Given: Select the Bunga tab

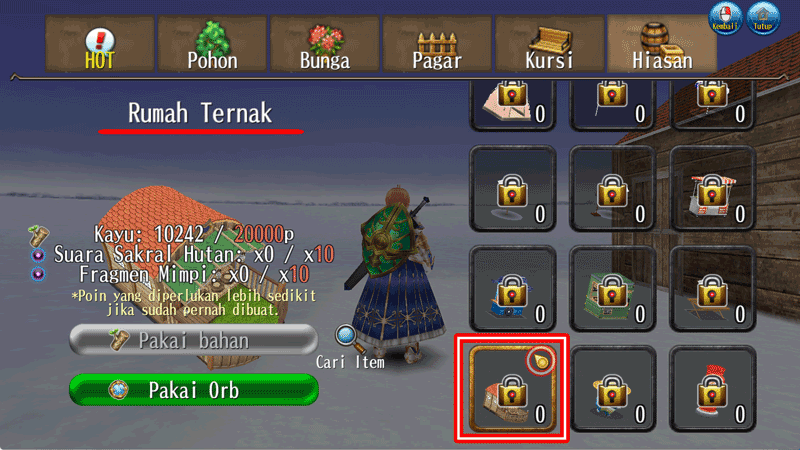Looking at the screenshot, I should [325, 45].
